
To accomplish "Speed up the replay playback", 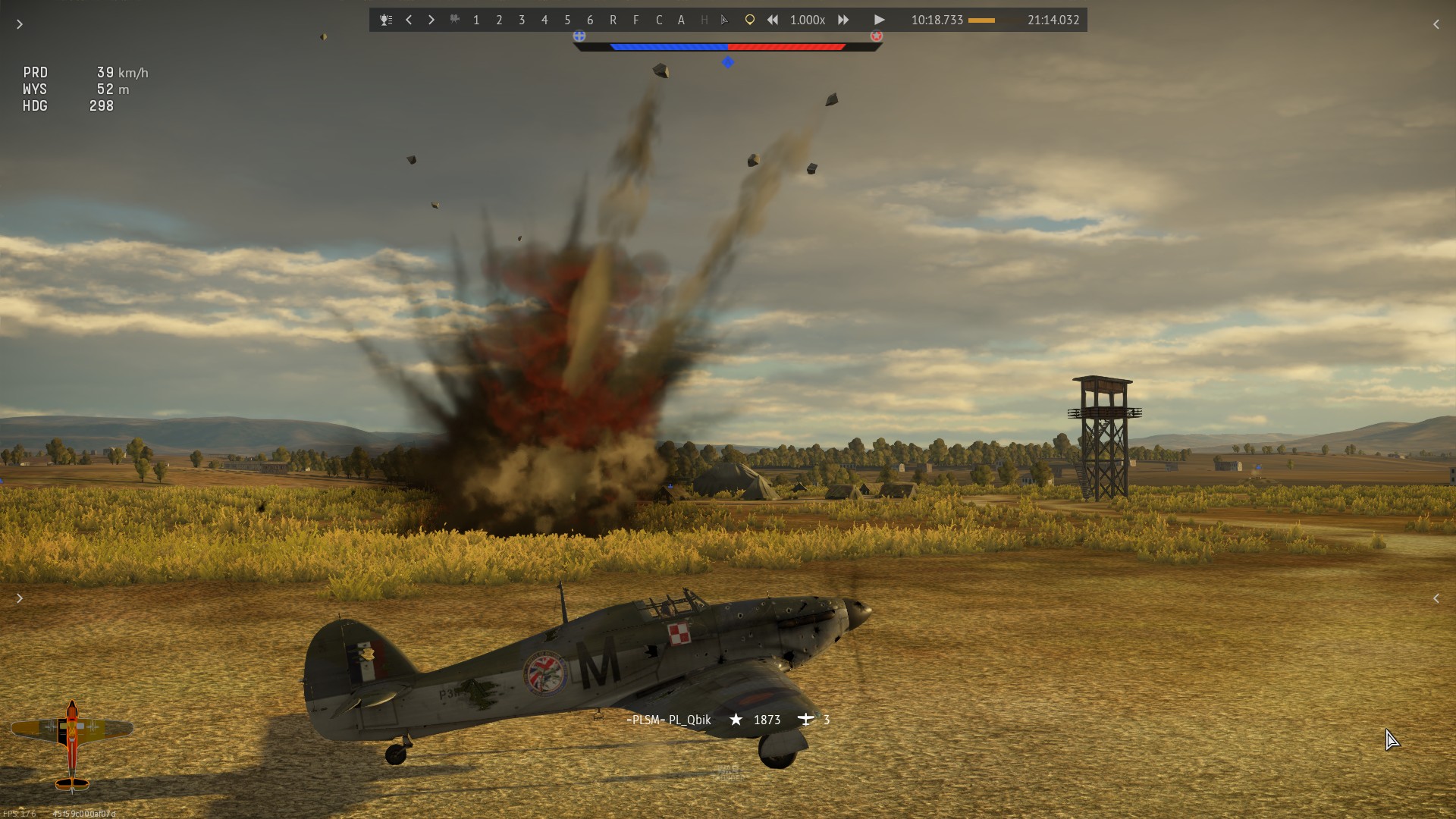I will coord(843,20).
